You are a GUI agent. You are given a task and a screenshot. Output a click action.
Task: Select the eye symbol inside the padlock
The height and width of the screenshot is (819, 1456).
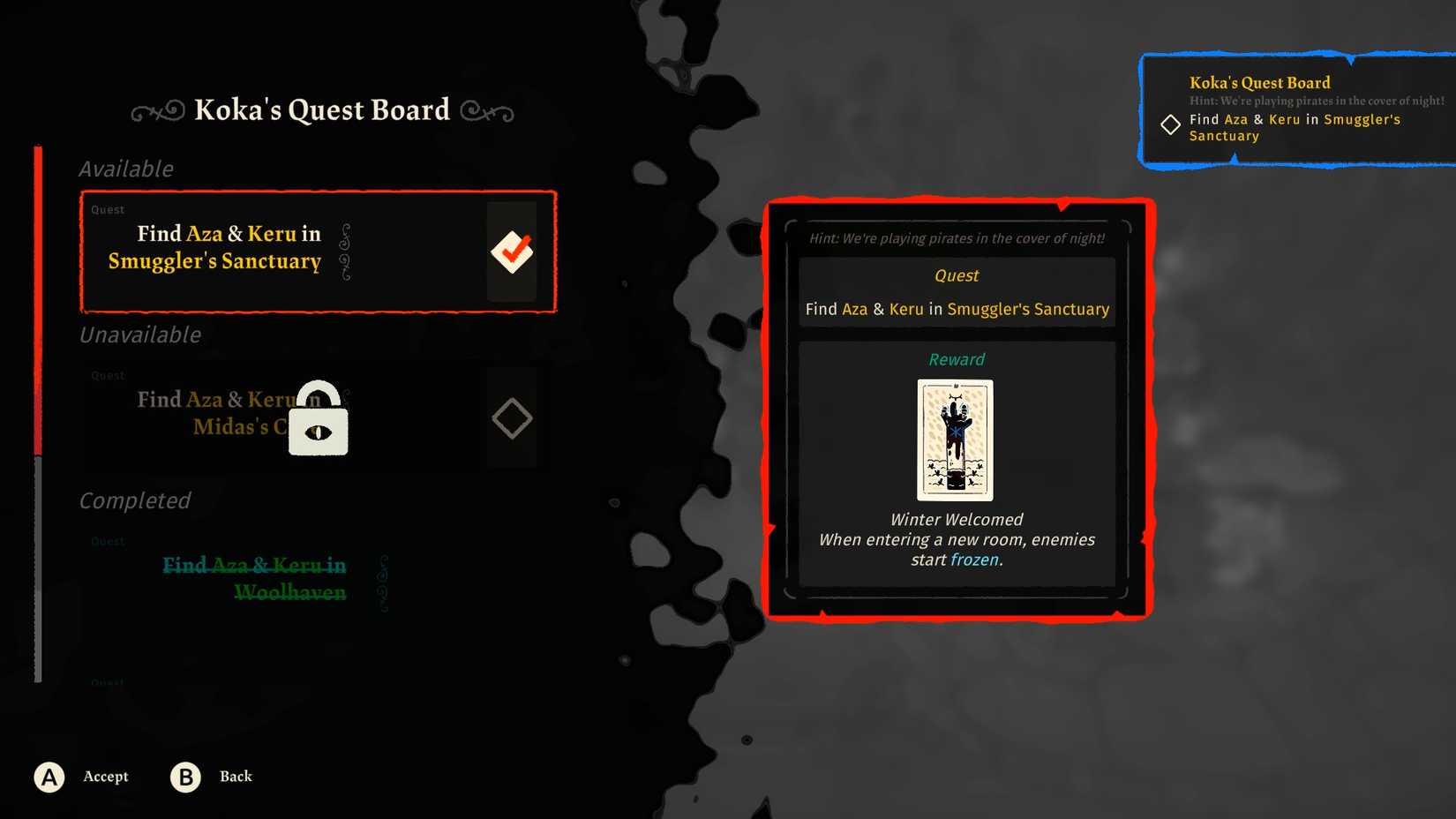[x=318, y=432]
